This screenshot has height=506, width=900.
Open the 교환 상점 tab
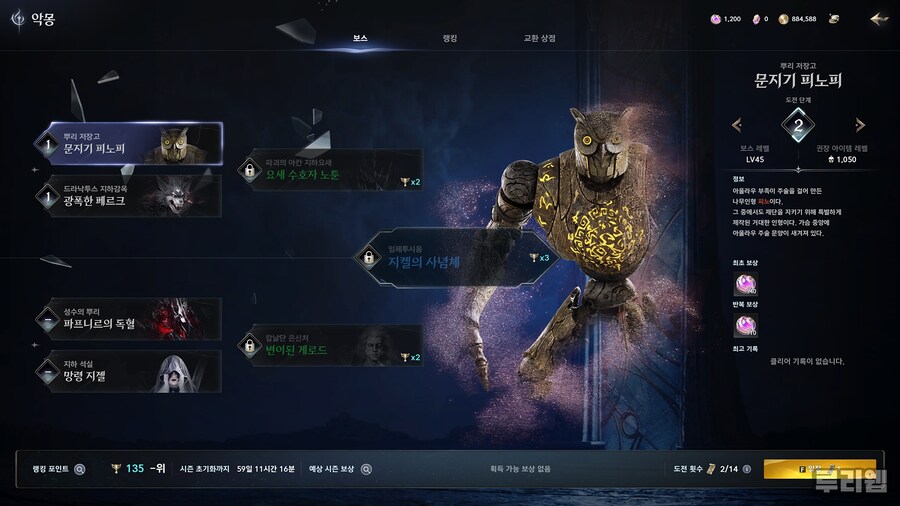point(539,38)
